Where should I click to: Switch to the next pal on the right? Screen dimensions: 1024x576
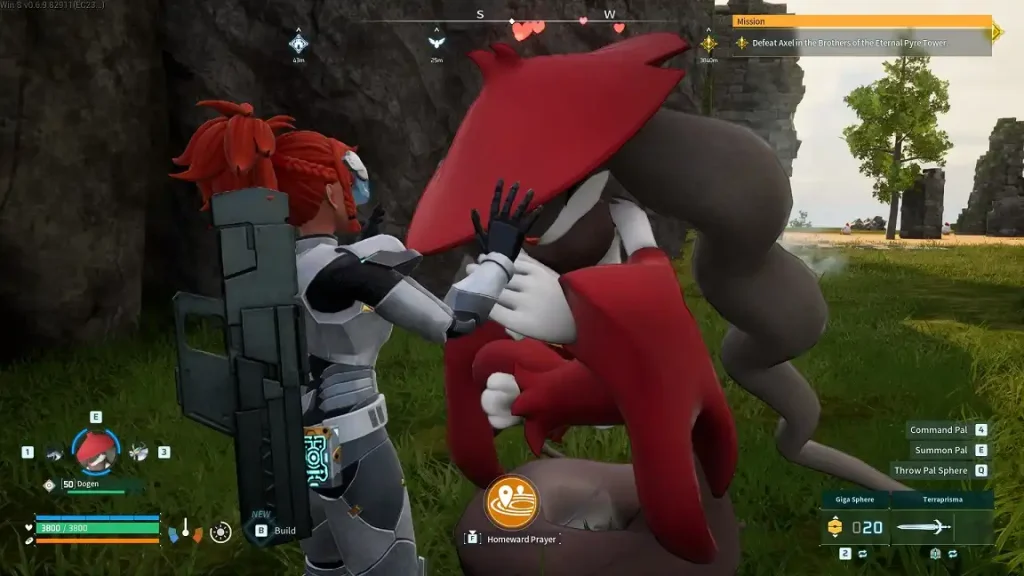click(x=138, y=452)
